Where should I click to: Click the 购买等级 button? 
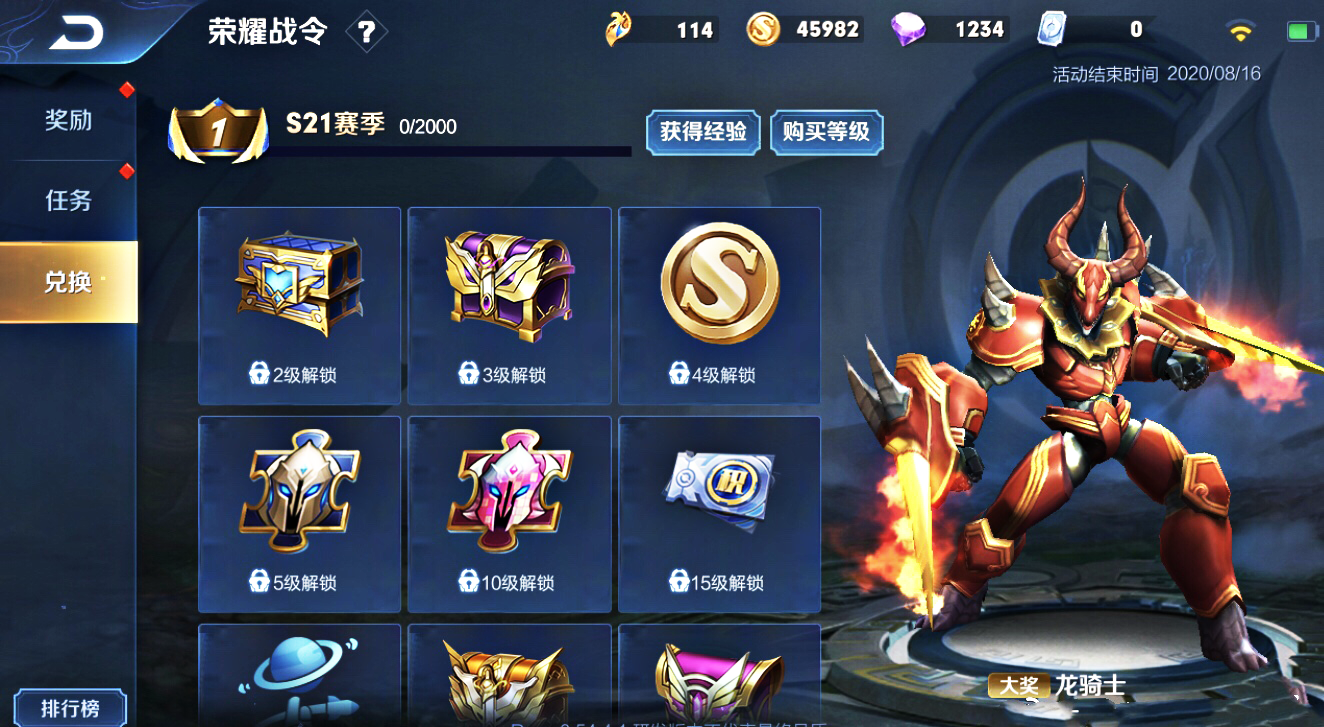pyautogui.click(x=826, y=132)
